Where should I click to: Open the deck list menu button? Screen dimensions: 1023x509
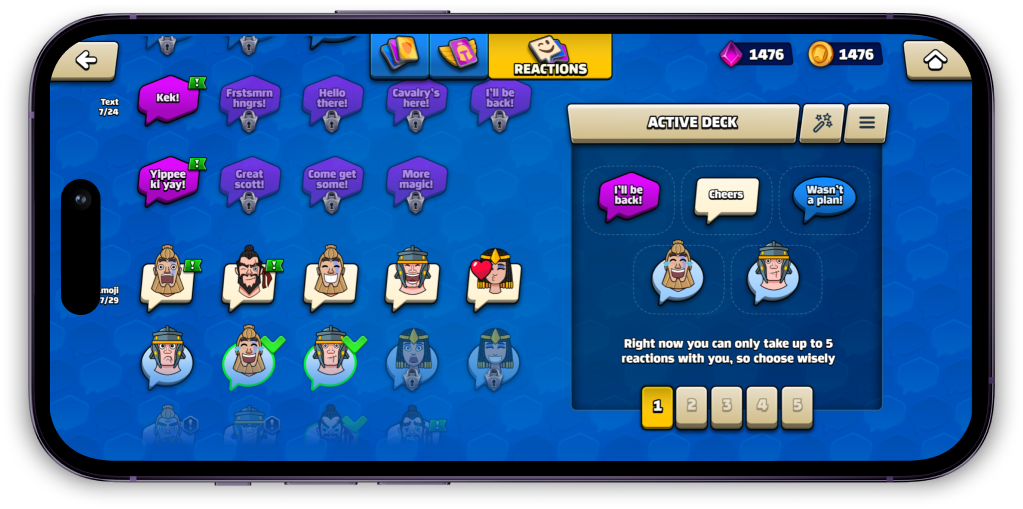[x=866, y=123]
